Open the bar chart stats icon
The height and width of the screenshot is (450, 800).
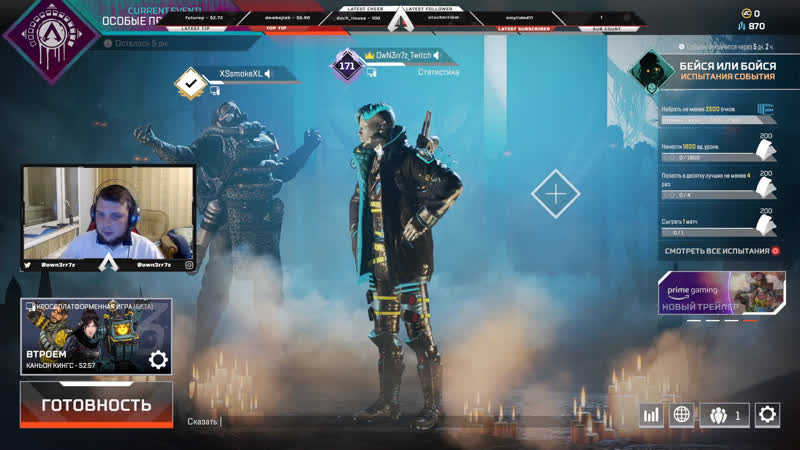(x=652, y=415)
